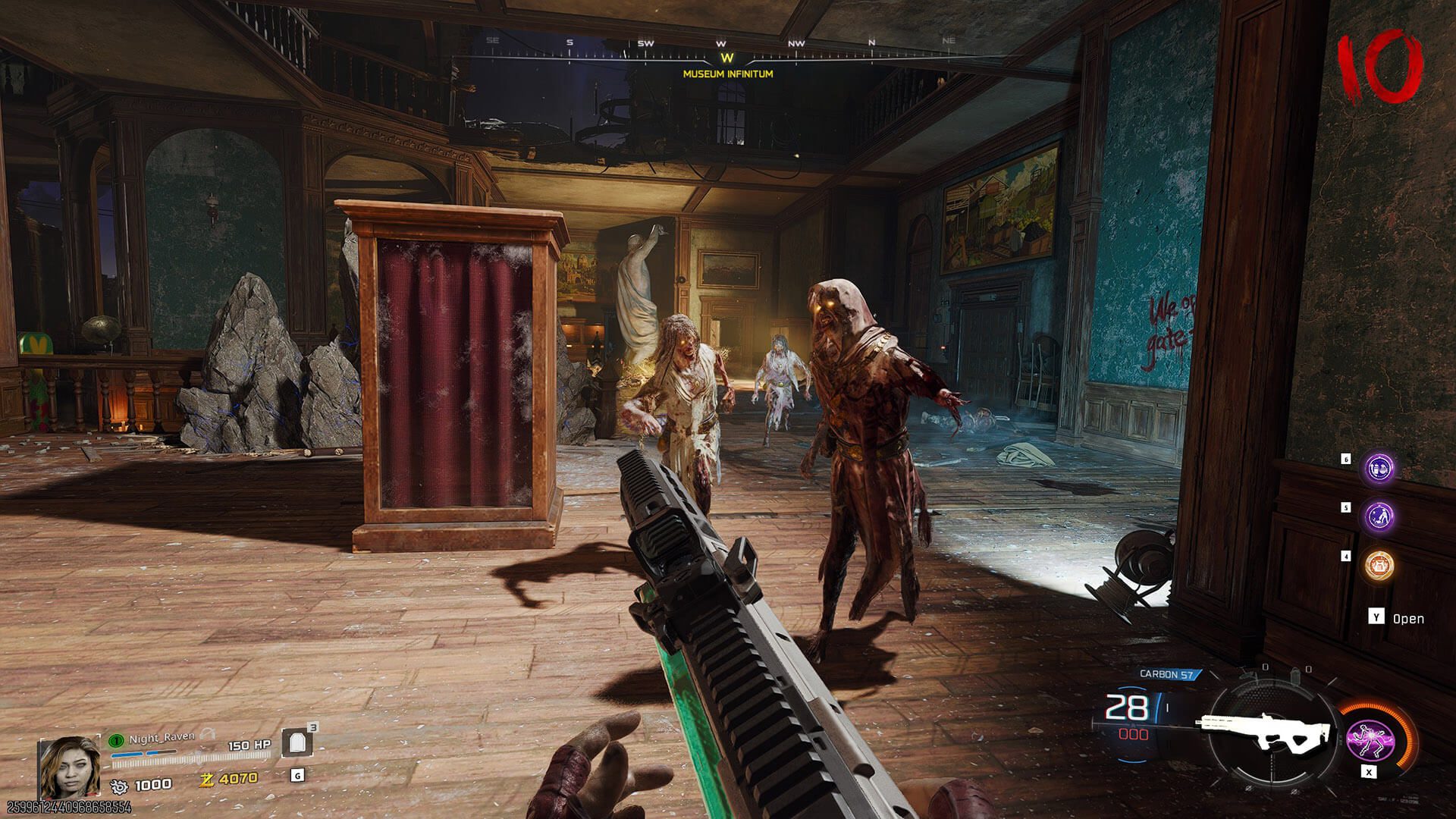
Task: Select the shield equipment slot
Action: (297, 743)
